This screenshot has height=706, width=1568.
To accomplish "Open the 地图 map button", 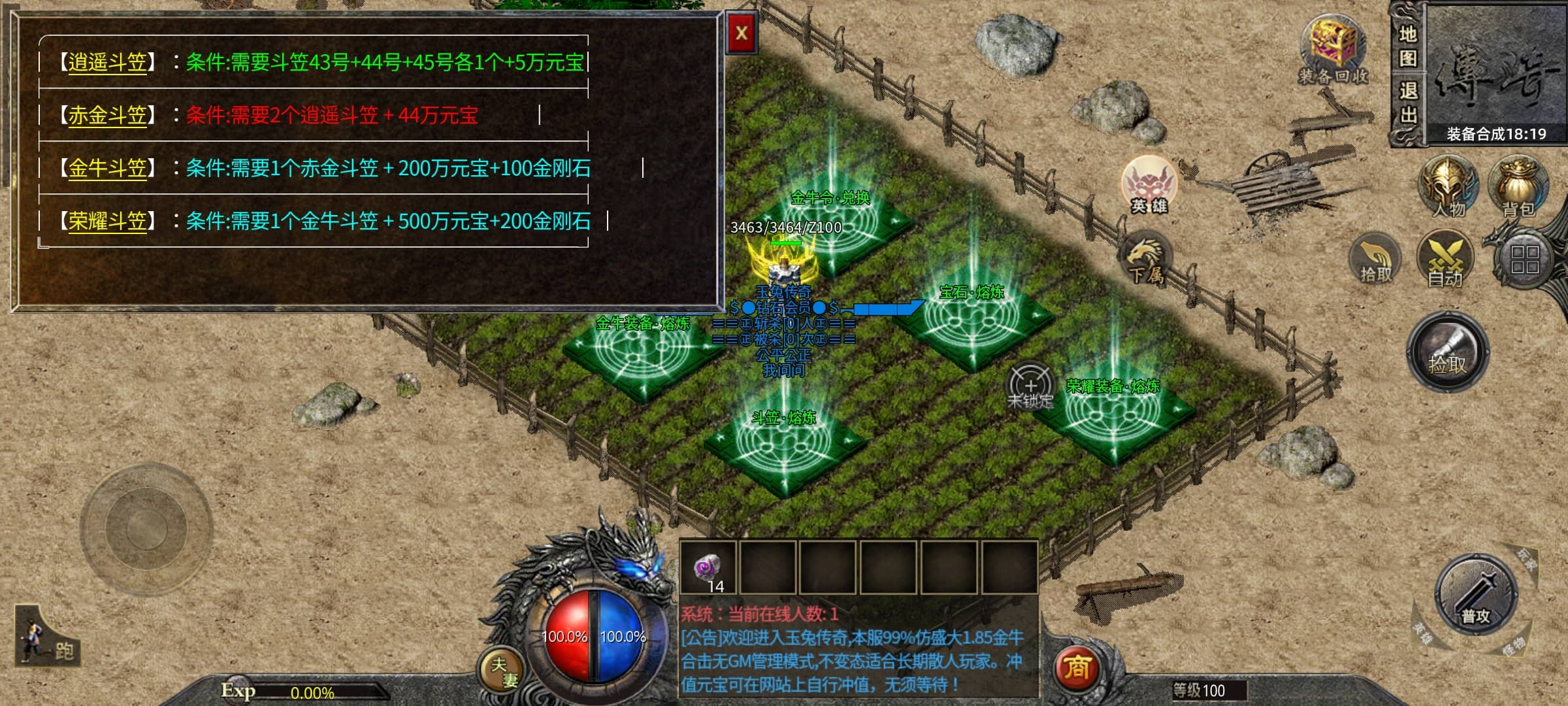I will tap(1408, 46).
